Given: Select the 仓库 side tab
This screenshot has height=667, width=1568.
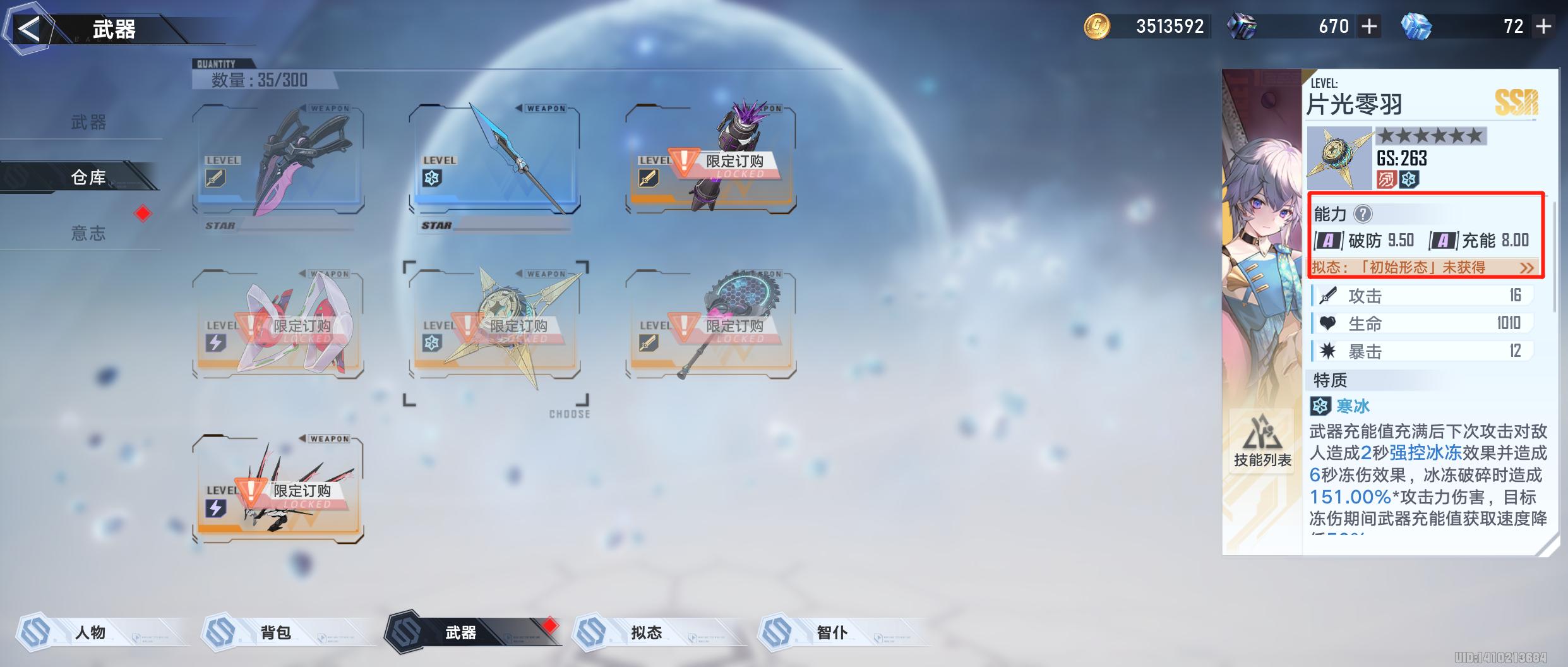Looking at the screenshot, I should pos(88,177).
